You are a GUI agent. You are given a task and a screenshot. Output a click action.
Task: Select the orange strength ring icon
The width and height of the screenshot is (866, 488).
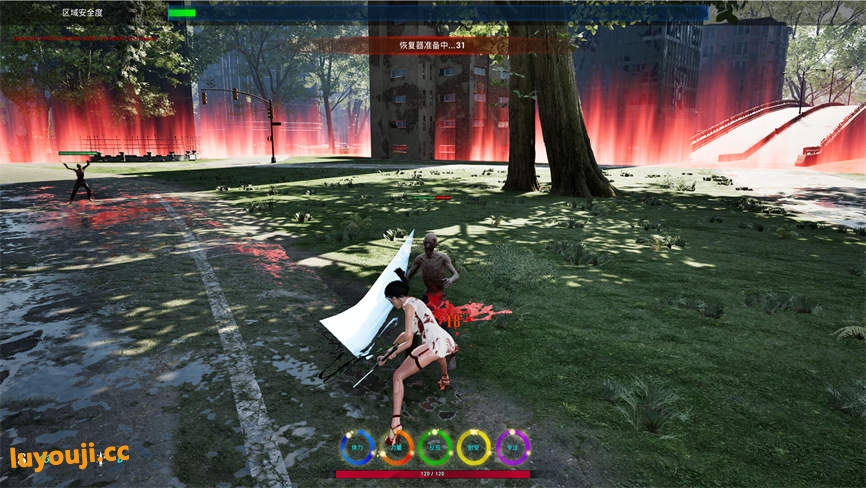pyautogui.click(x=396, y=447)
